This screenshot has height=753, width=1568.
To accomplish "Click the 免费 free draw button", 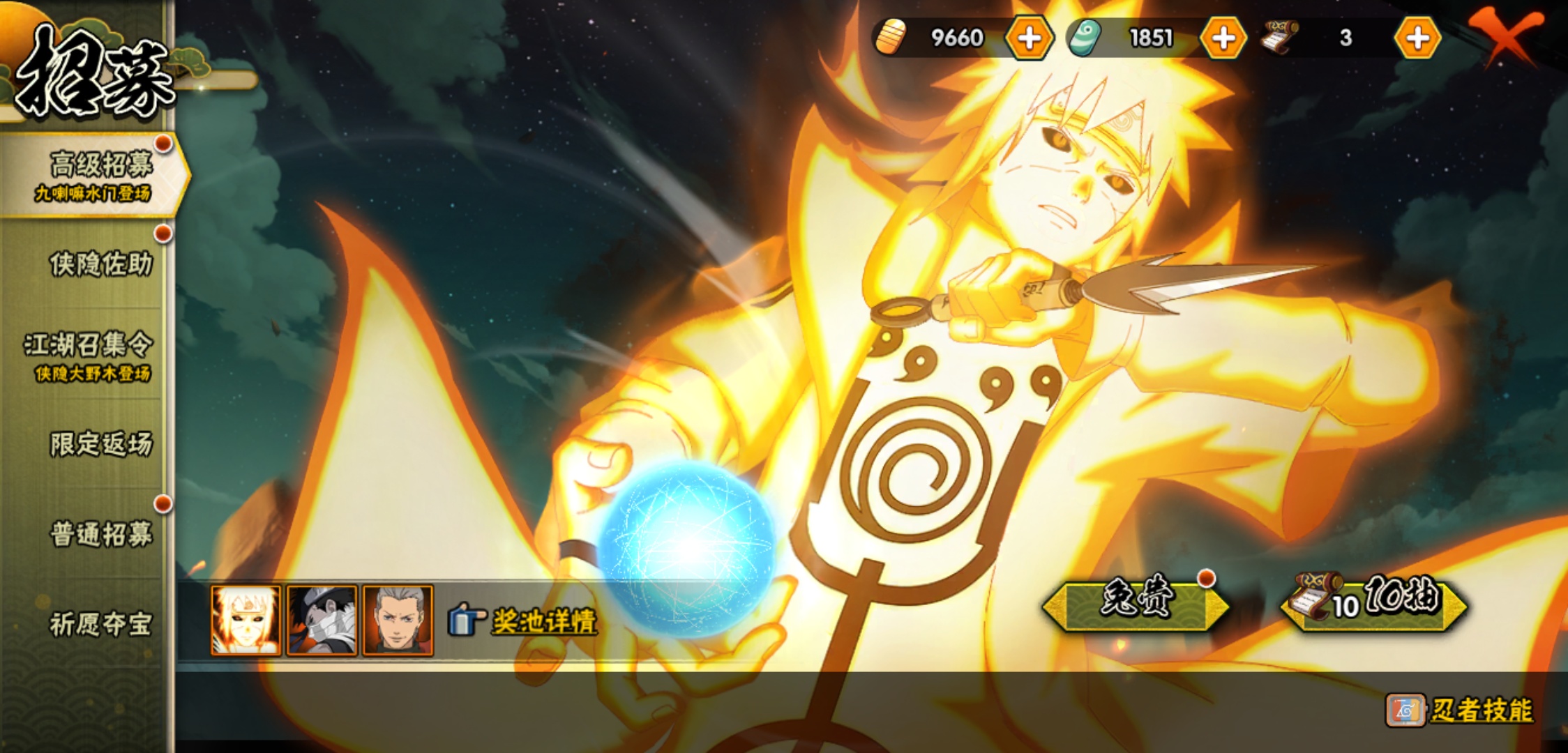I will point(1135,602).
